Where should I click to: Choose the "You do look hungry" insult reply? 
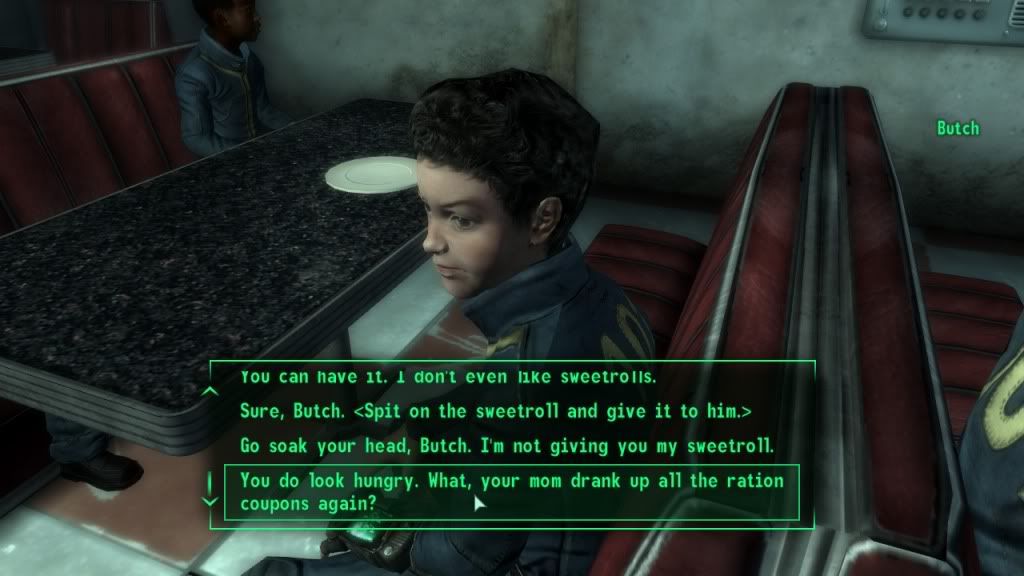click(x=511, y=492)
